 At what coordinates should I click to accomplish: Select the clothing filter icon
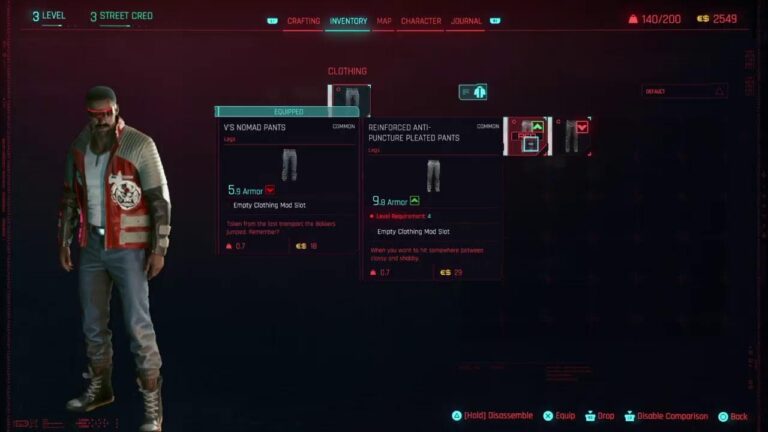473,92
